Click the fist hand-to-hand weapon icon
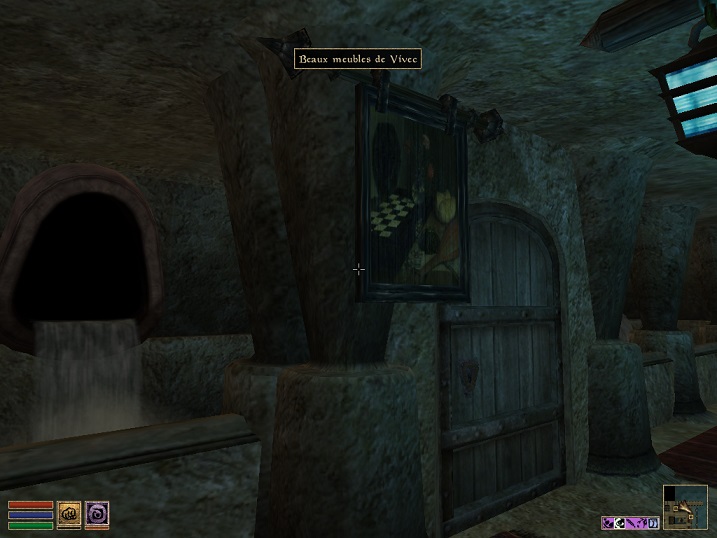The image size is (717, 538). click(x=68, y=513)
